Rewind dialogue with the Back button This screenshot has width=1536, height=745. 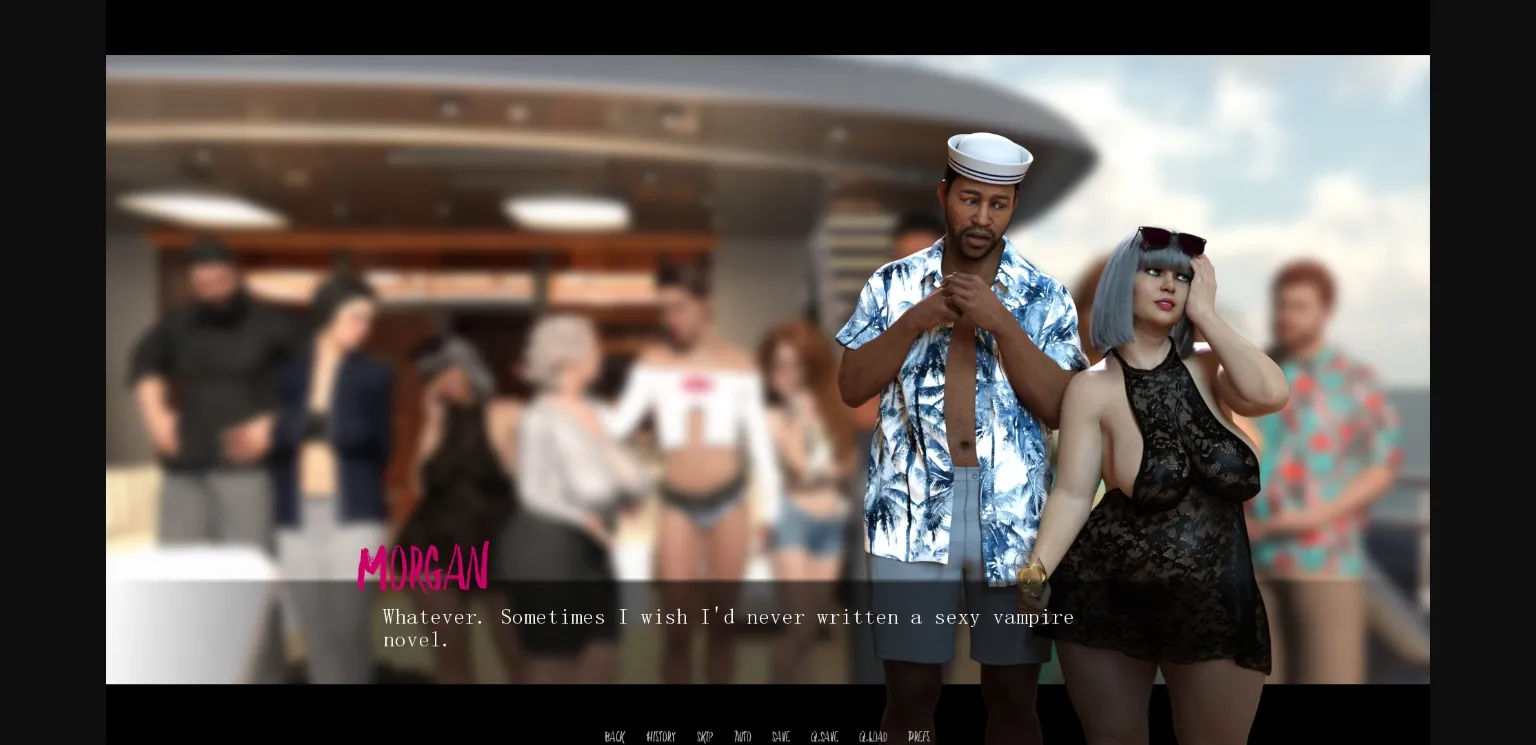point(614,737)
